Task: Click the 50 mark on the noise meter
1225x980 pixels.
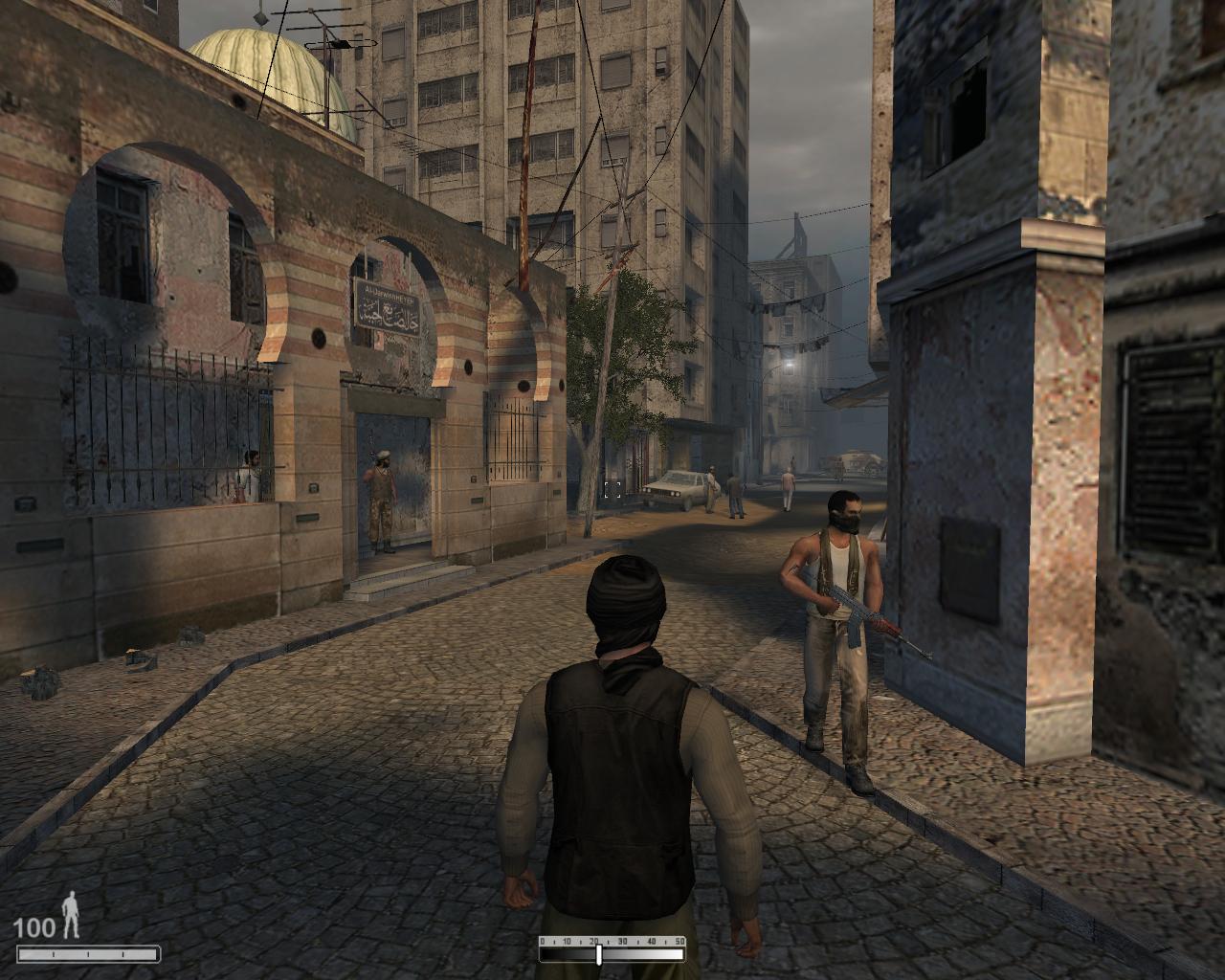Action: point(681,940)
